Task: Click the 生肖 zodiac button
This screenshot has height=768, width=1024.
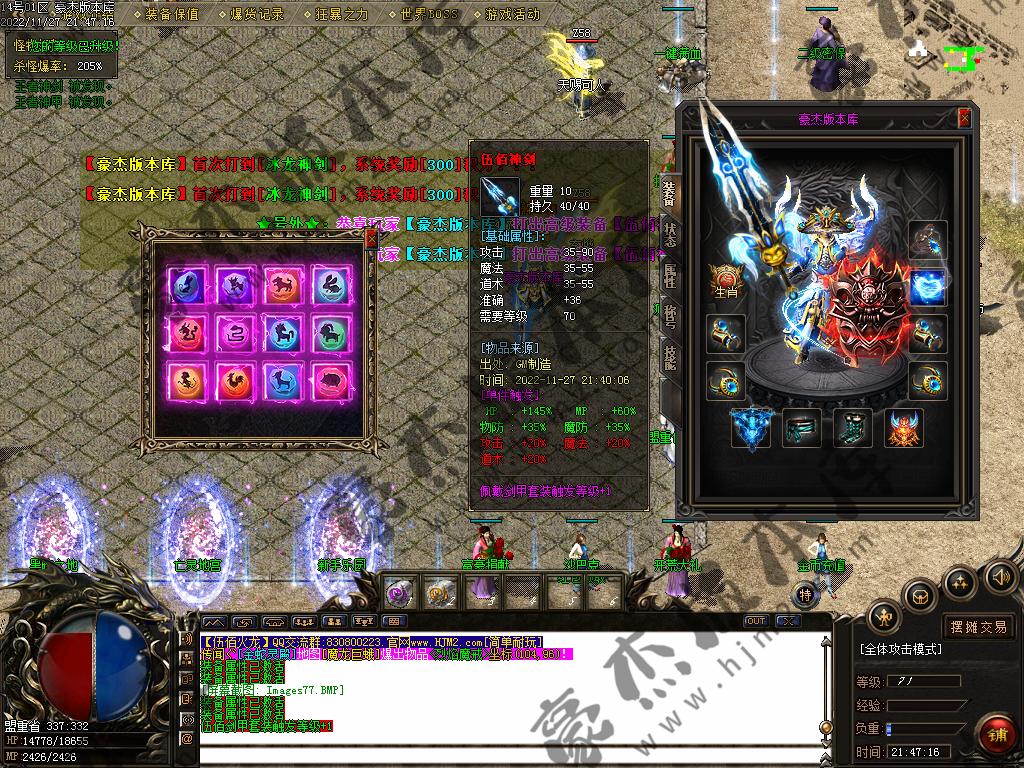Action: tap(724, 282)
